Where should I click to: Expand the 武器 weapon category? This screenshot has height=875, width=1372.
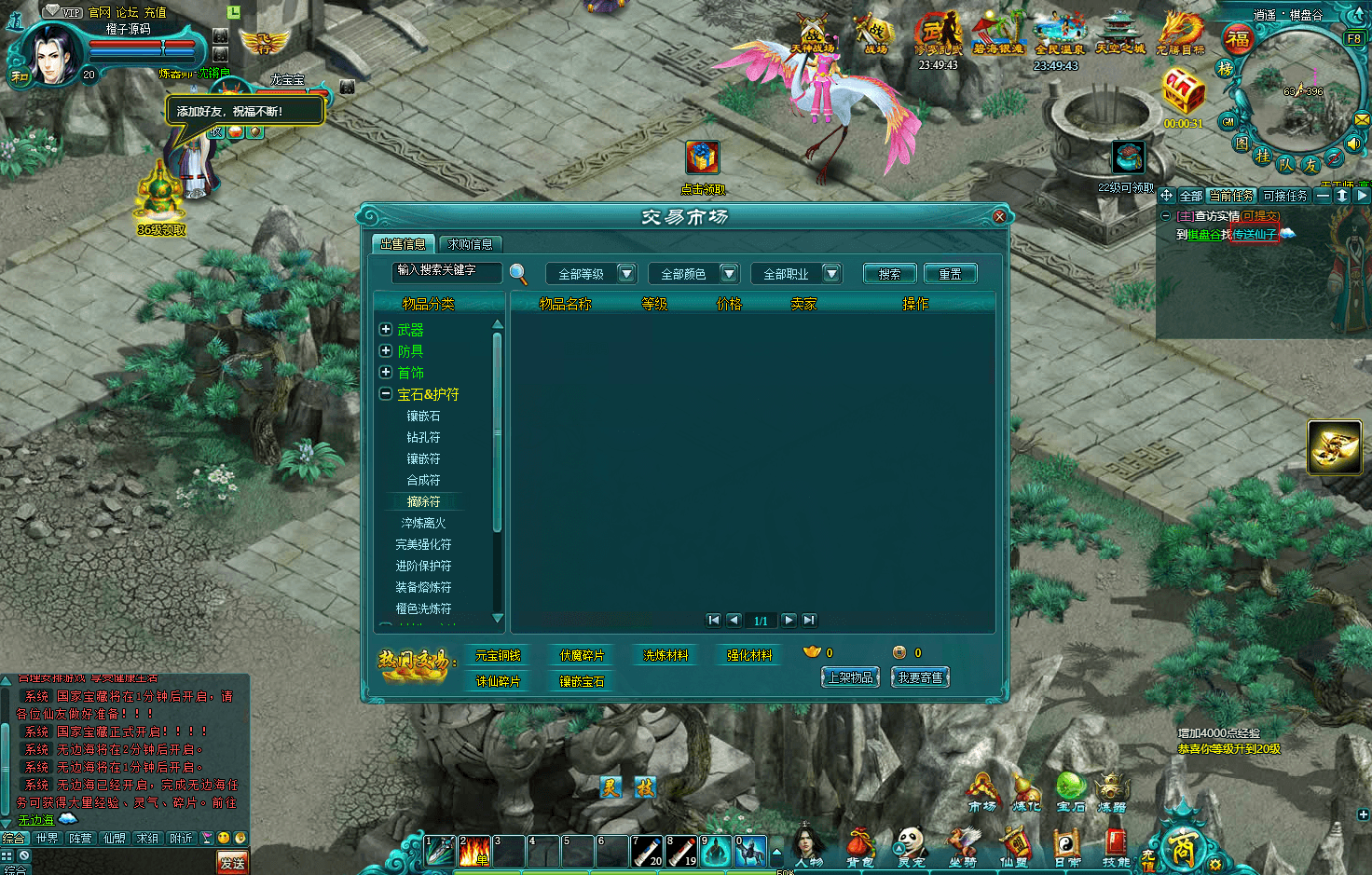tap(386, 329)
